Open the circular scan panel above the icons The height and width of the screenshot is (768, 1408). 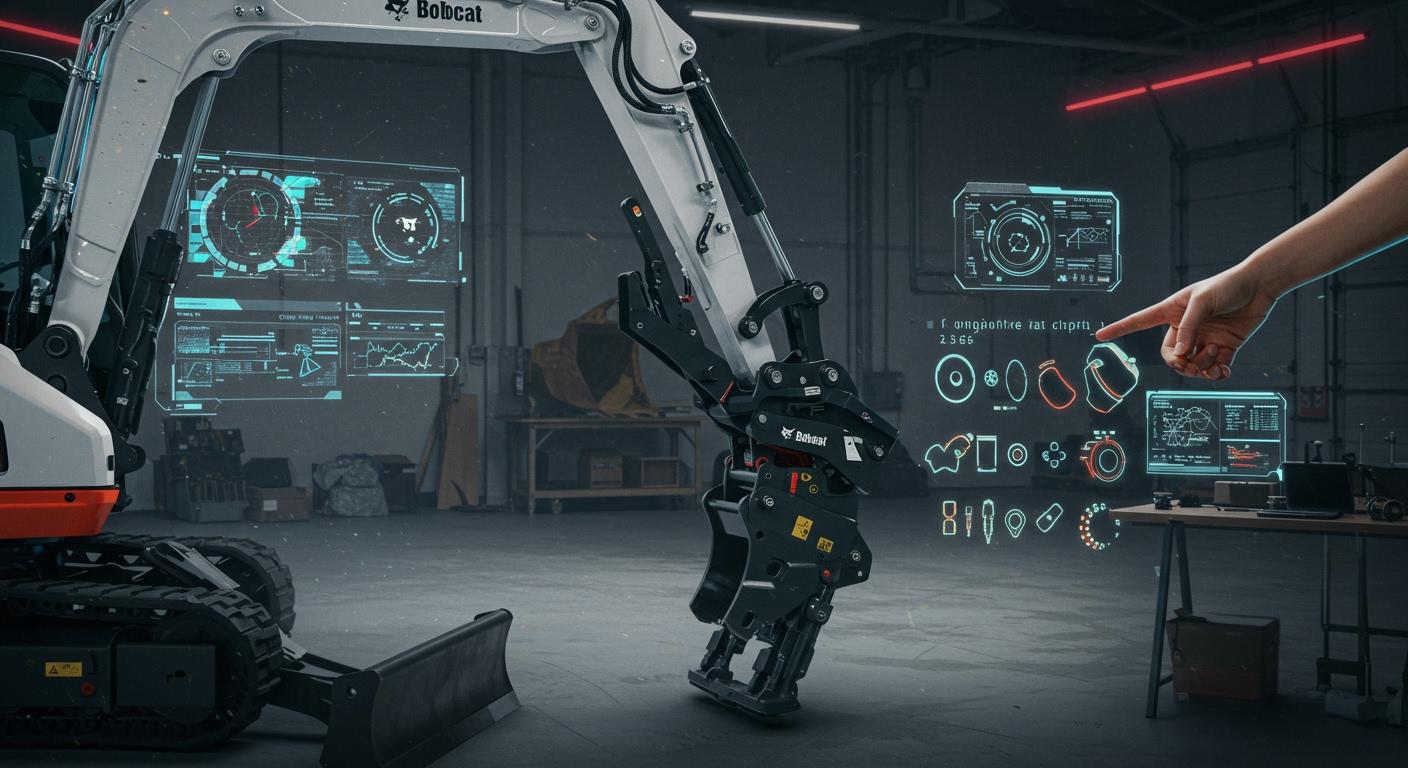(x=1035, y=238)
